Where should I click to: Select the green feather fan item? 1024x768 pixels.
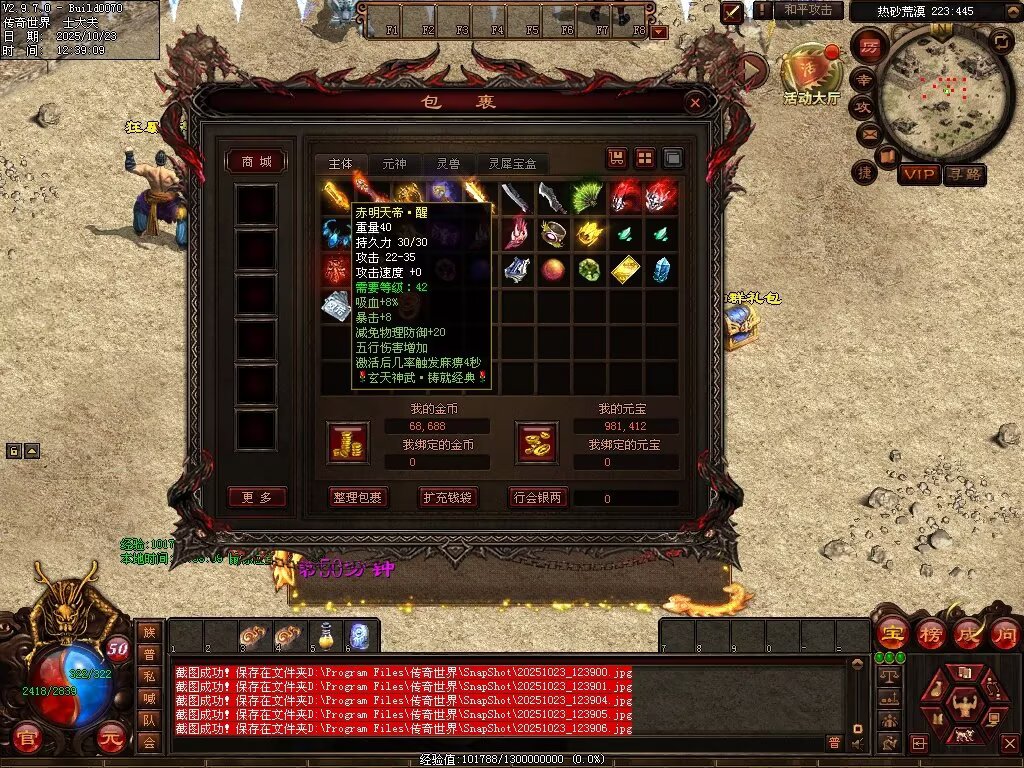(x=588, y=197)
